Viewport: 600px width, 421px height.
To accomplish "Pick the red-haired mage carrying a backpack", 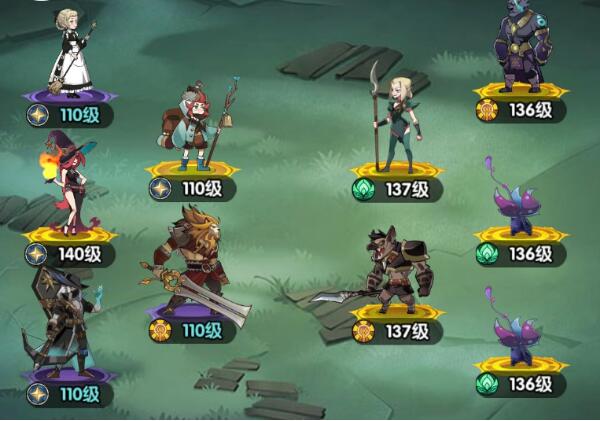I will [196, 128].
